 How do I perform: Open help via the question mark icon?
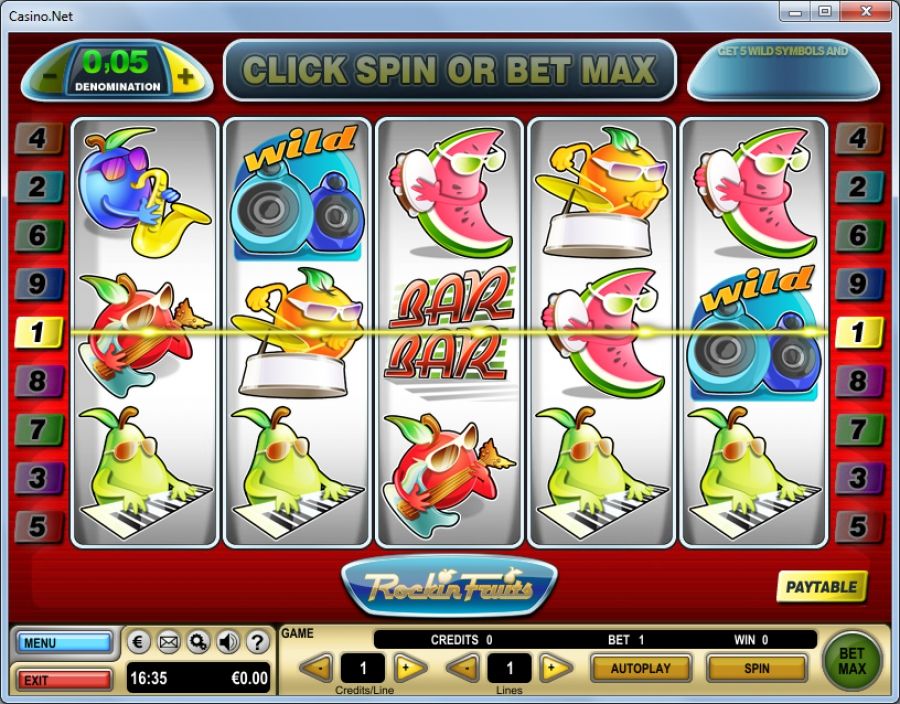tap(256, 642)
